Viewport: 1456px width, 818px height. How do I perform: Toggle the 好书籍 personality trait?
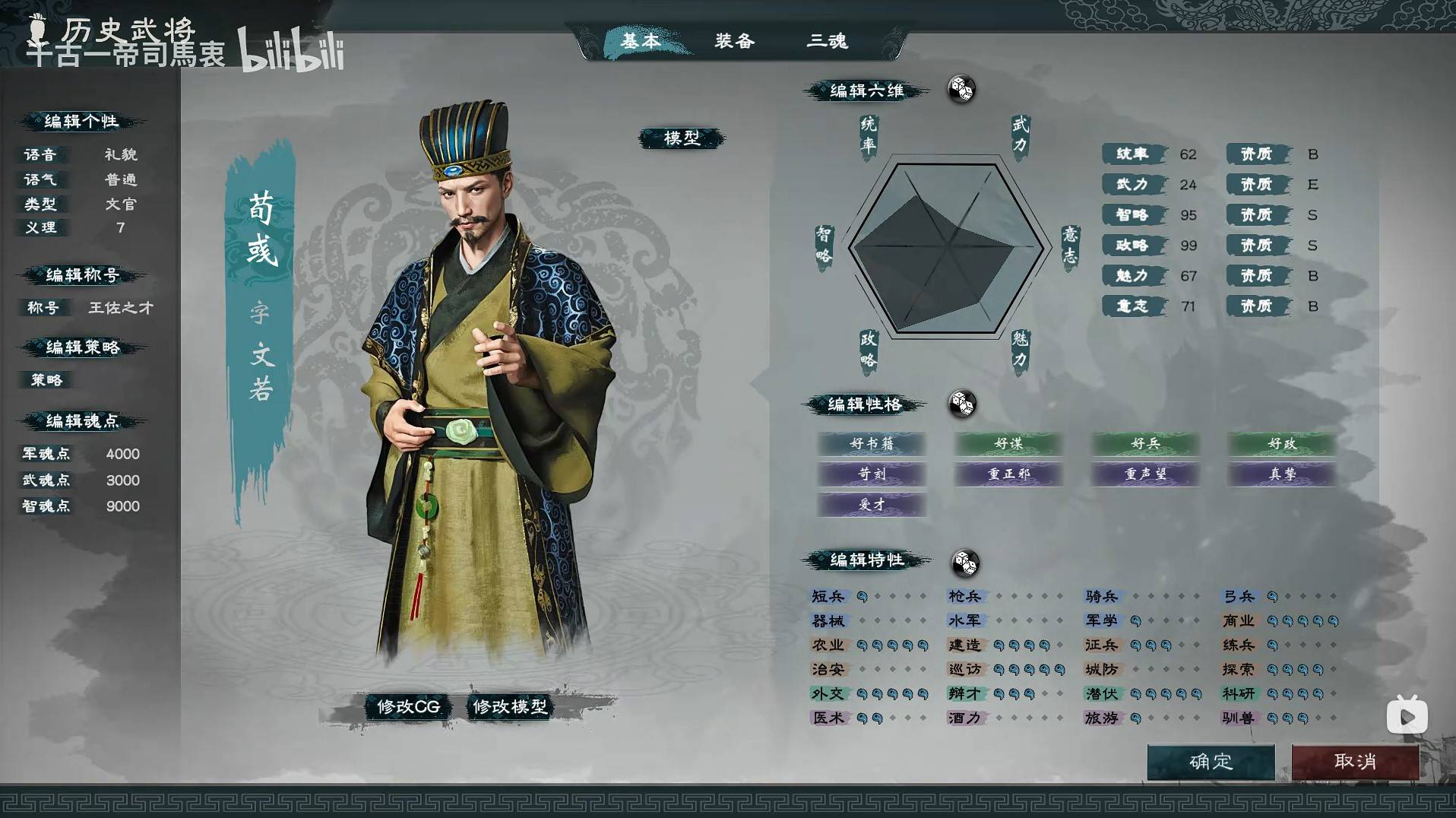[872, 444]
